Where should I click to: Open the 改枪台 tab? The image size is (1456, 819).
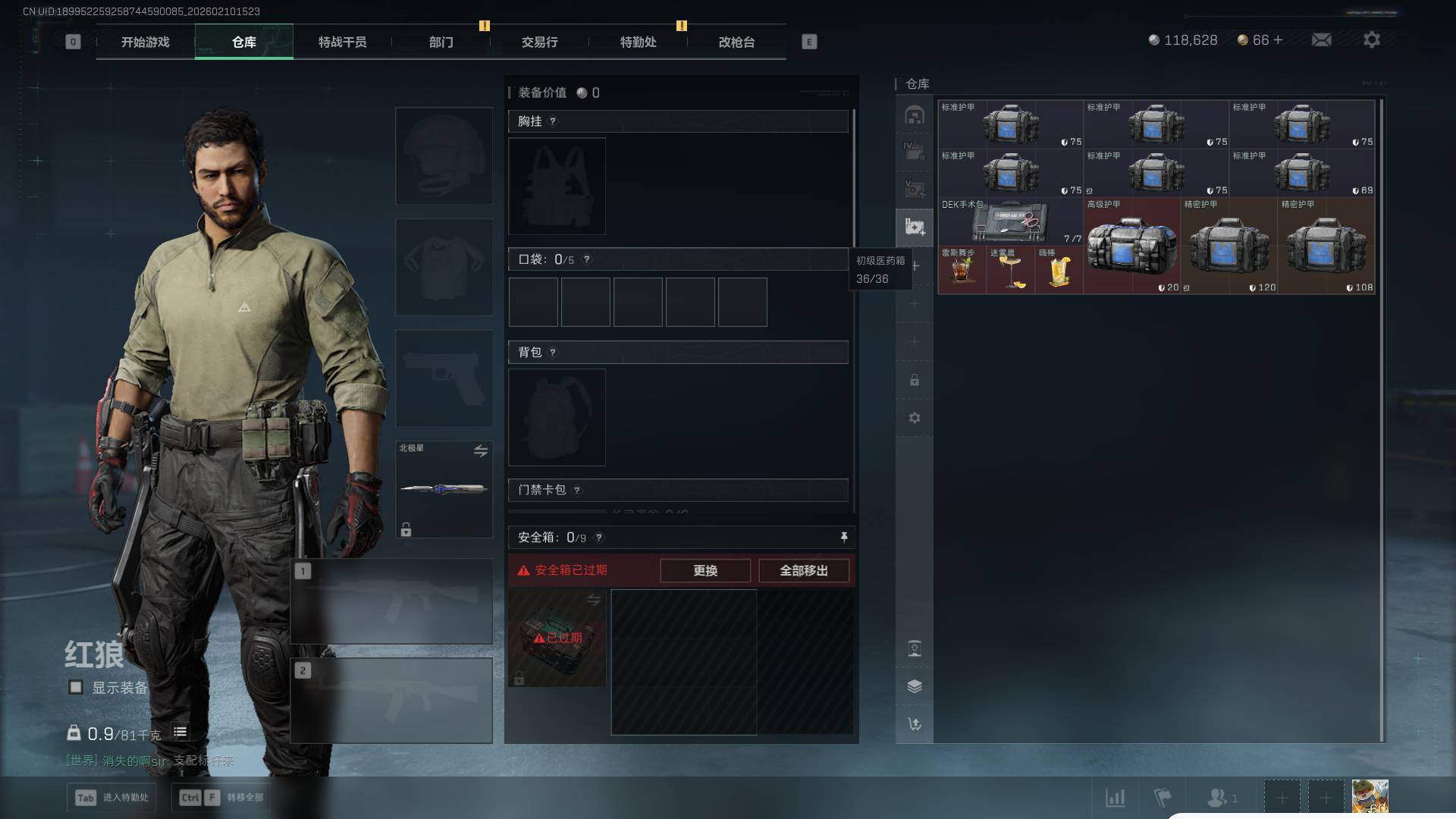pyautogui.click(x=736, y=42)
